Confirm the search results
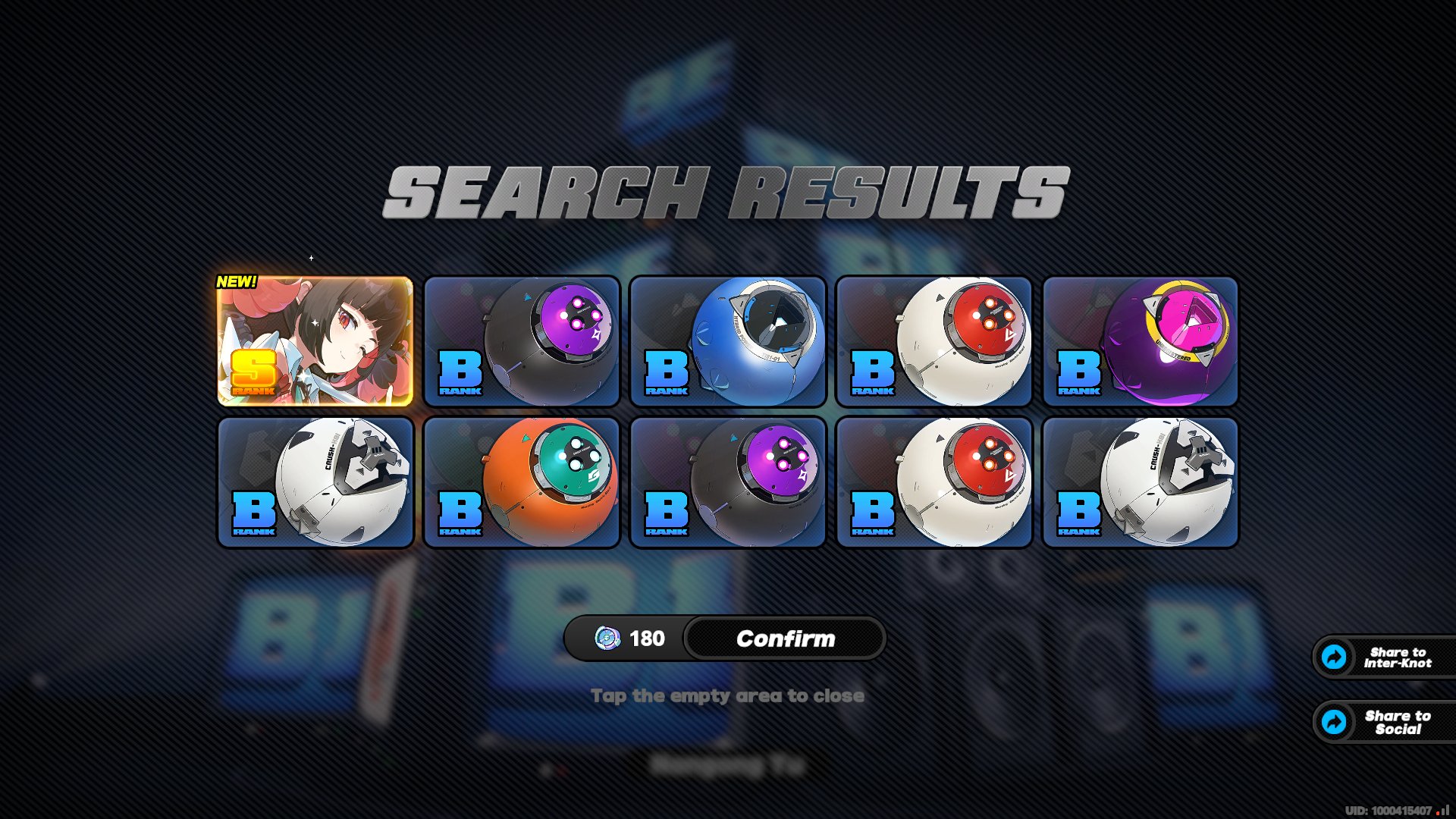The image size is (1456, 819). click(x=785, y=639)
